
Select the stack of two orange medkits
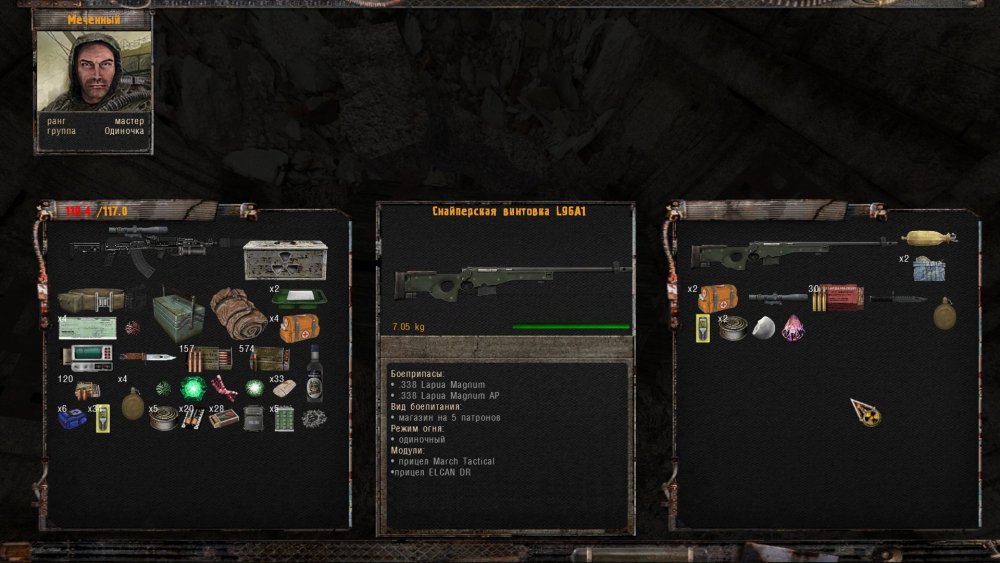pyautogui.click(x=717, y=298)
